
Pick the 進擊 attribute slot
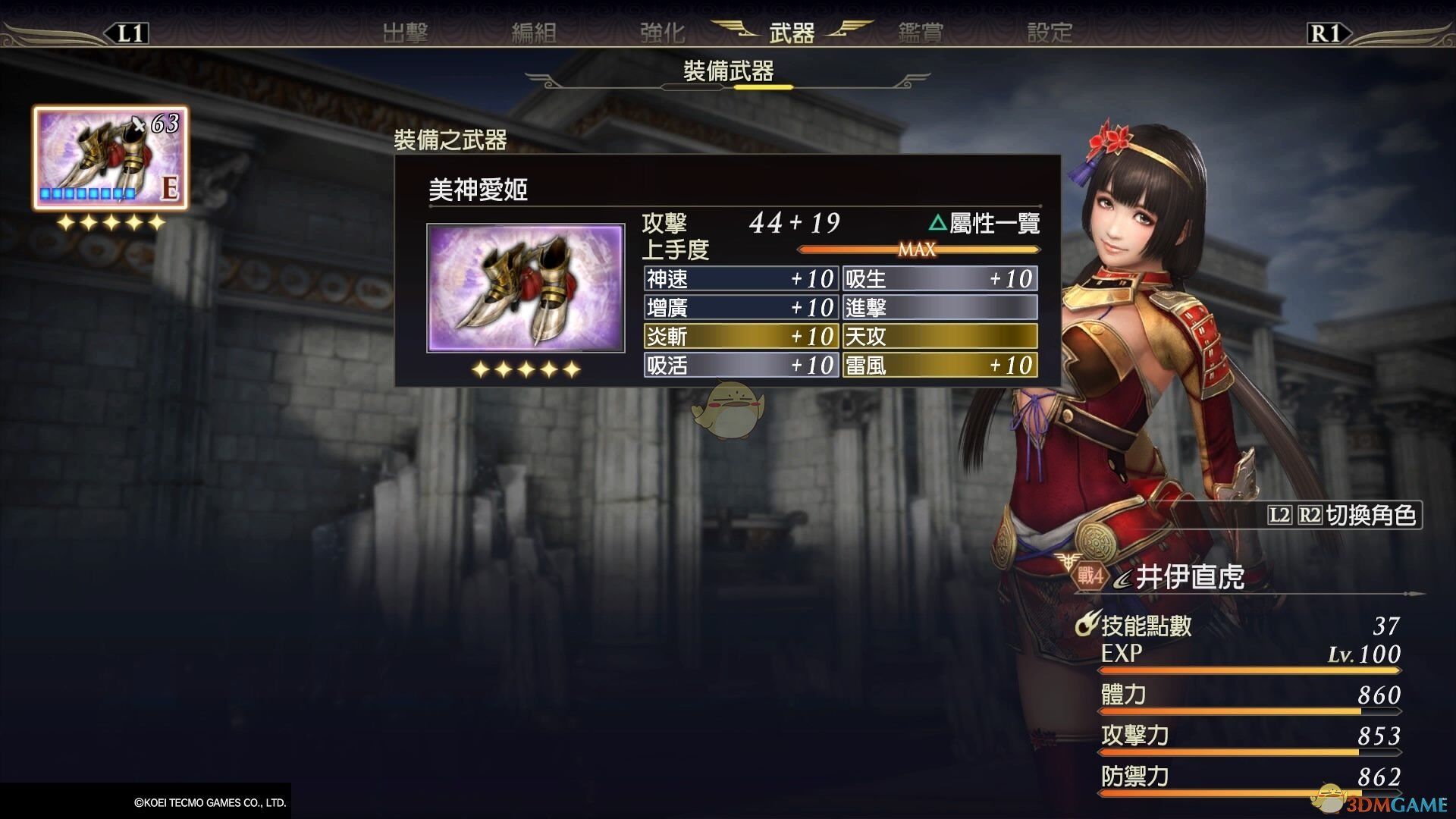[940, 308]
